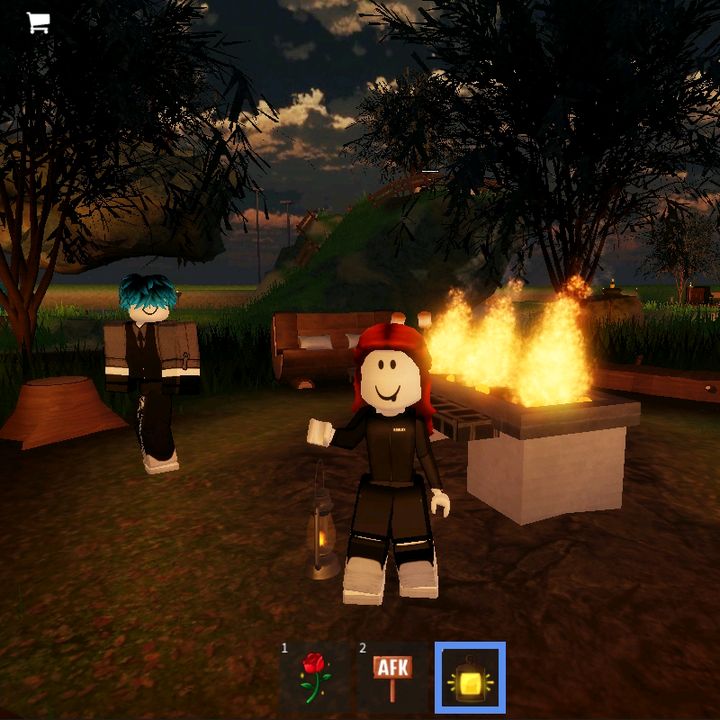Screen dimensions: 720x720
Task: Toggle the highlighted lantern slot
Action: click(470, 677)
